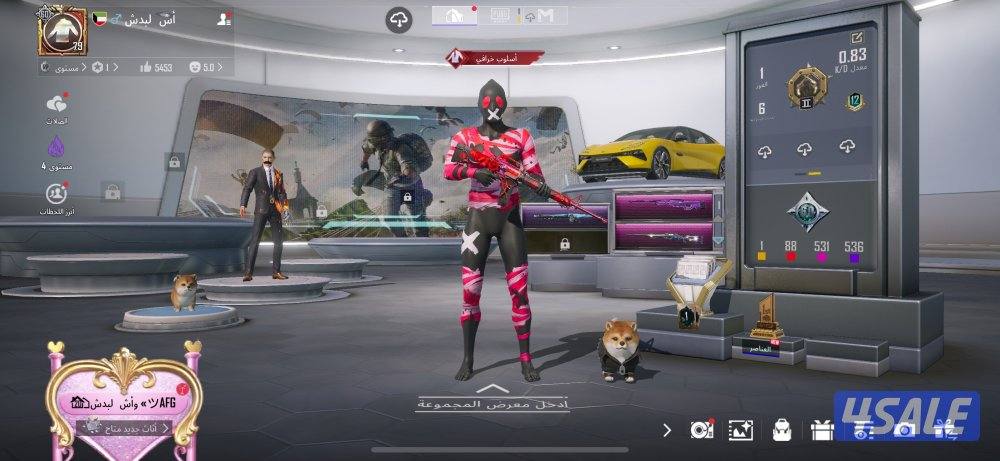Image resolution: width=1000 pixels, height=461 pixels.
Task: Expand the bottom toolbar arrow
Action: 667,430
